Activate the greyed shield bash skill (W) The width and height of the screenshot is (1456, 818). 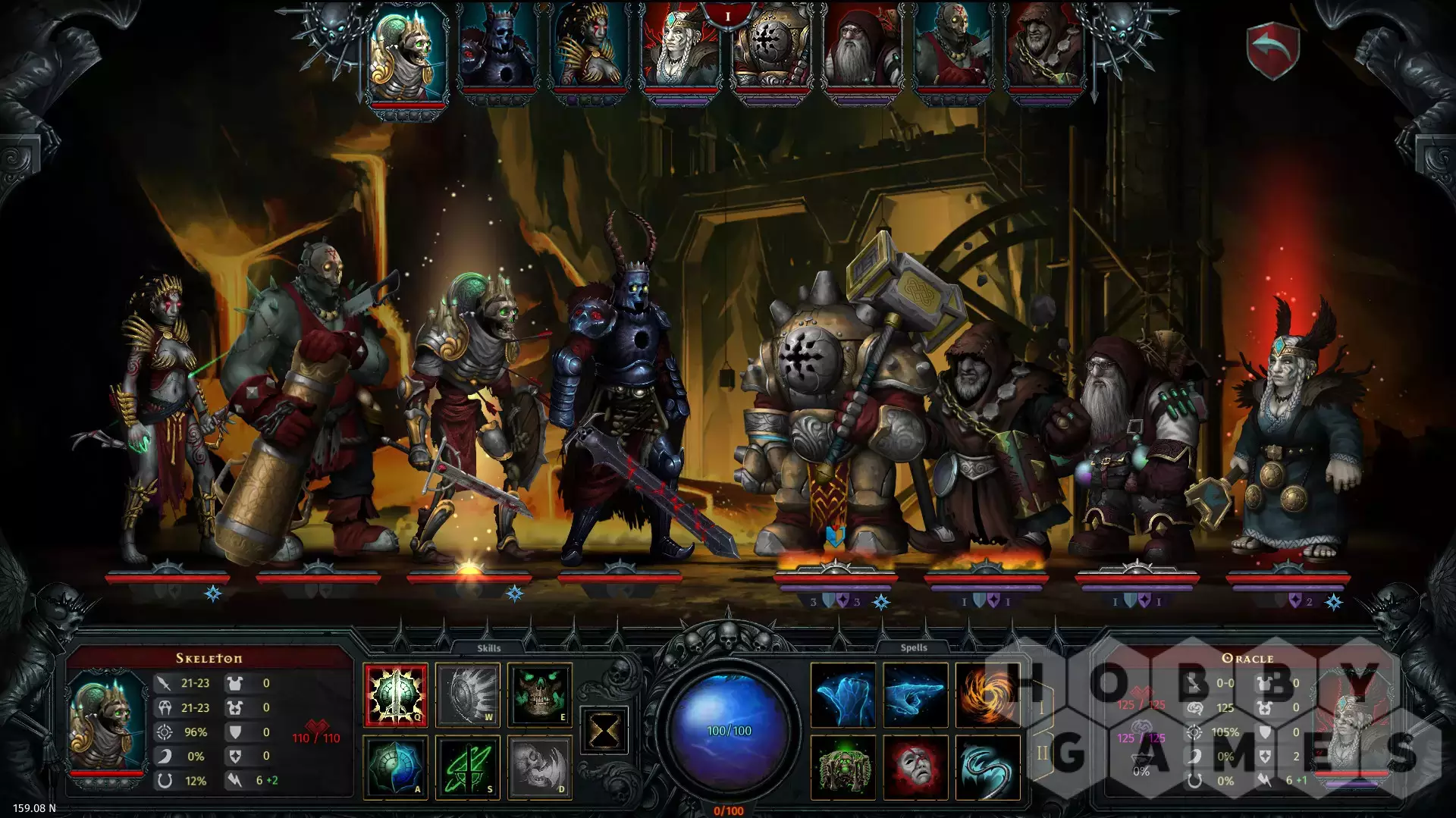coord(467,694)
